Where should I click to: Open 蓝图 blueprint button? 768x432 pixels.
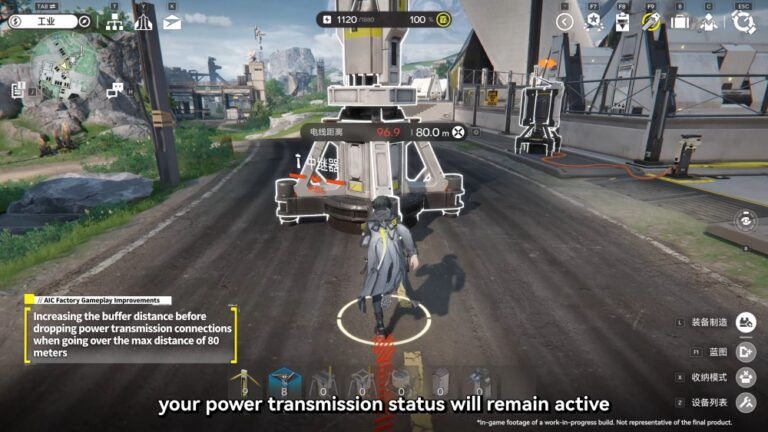point(745,351)
